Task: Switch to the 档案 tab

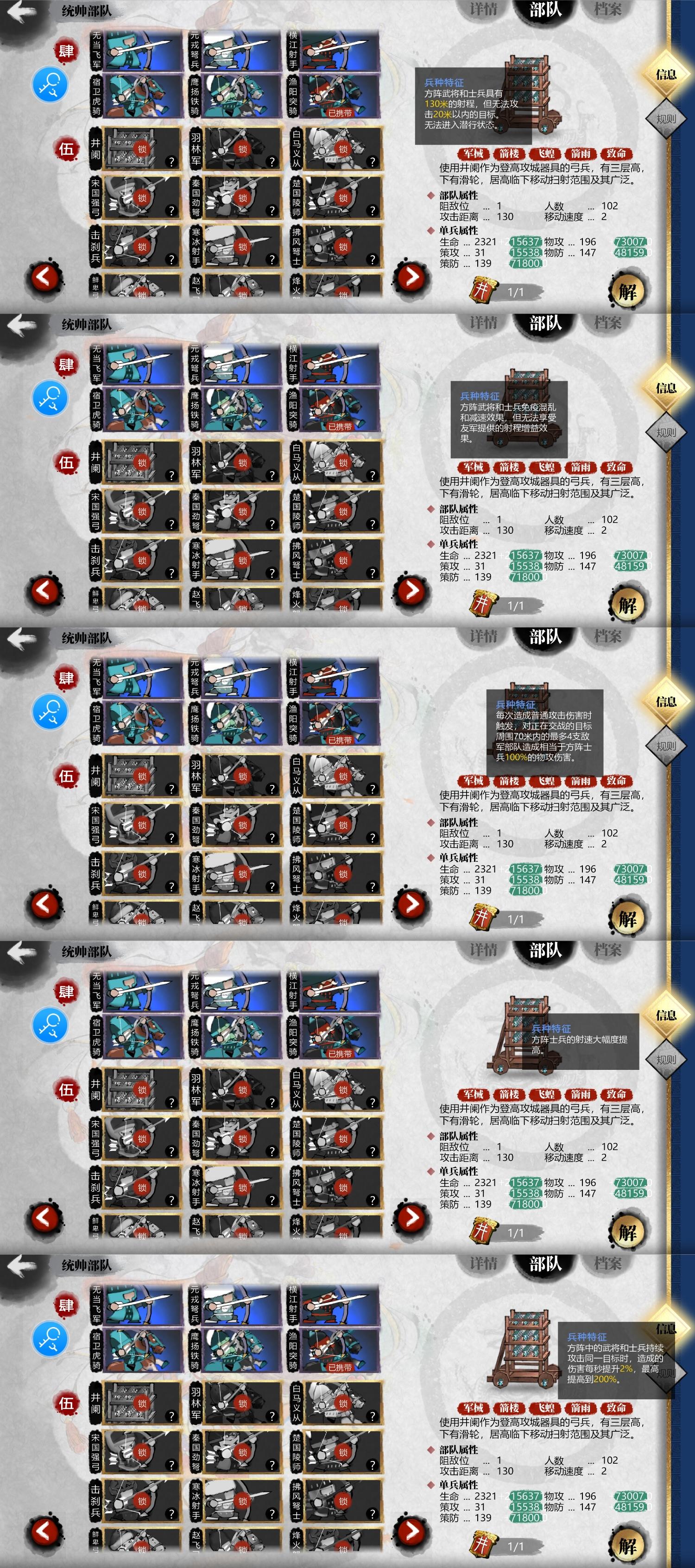Action: [608, 9]
